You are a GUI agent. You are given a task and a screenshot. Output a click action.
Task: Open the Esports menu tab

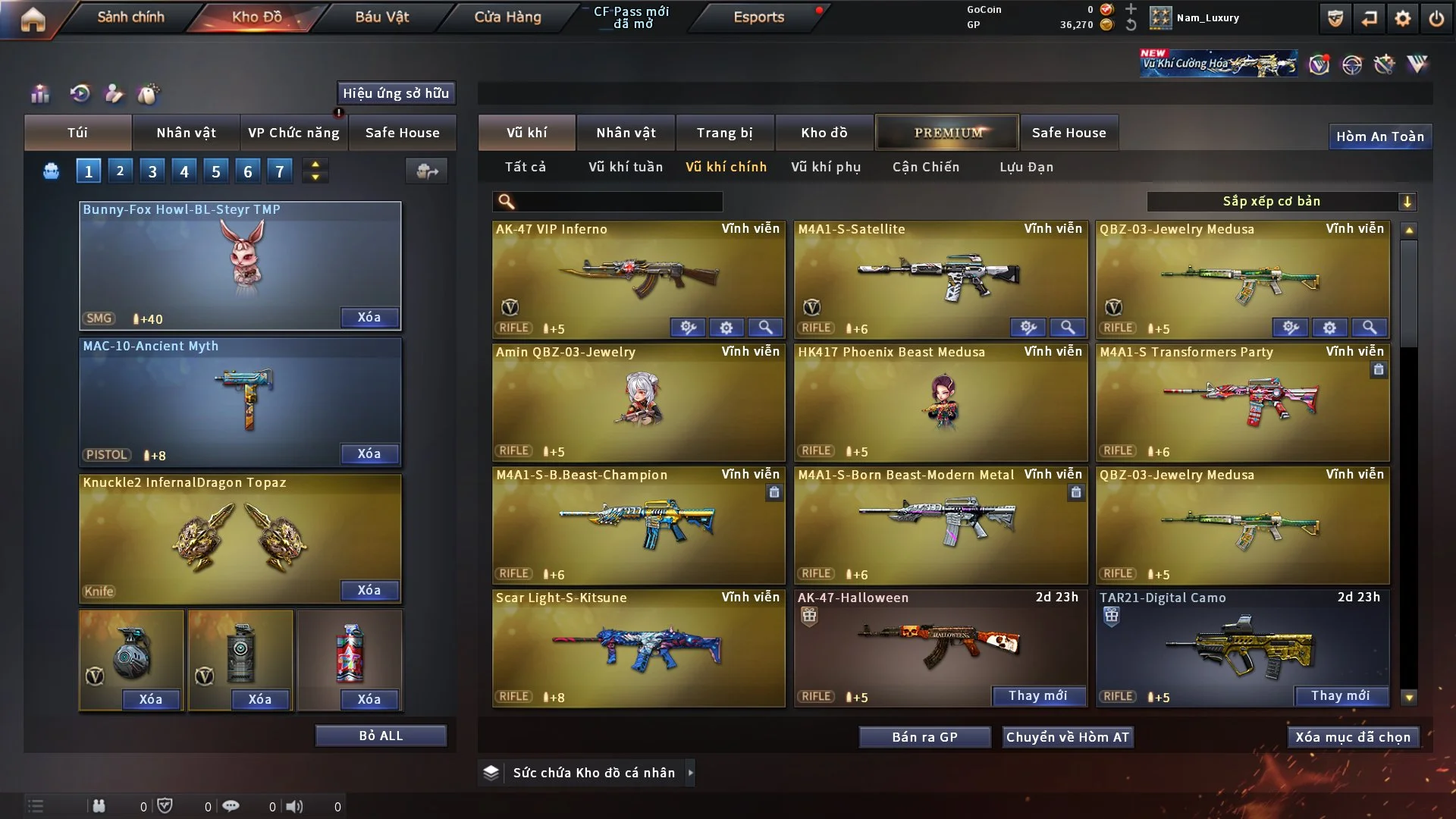click(x=758, y=17)
